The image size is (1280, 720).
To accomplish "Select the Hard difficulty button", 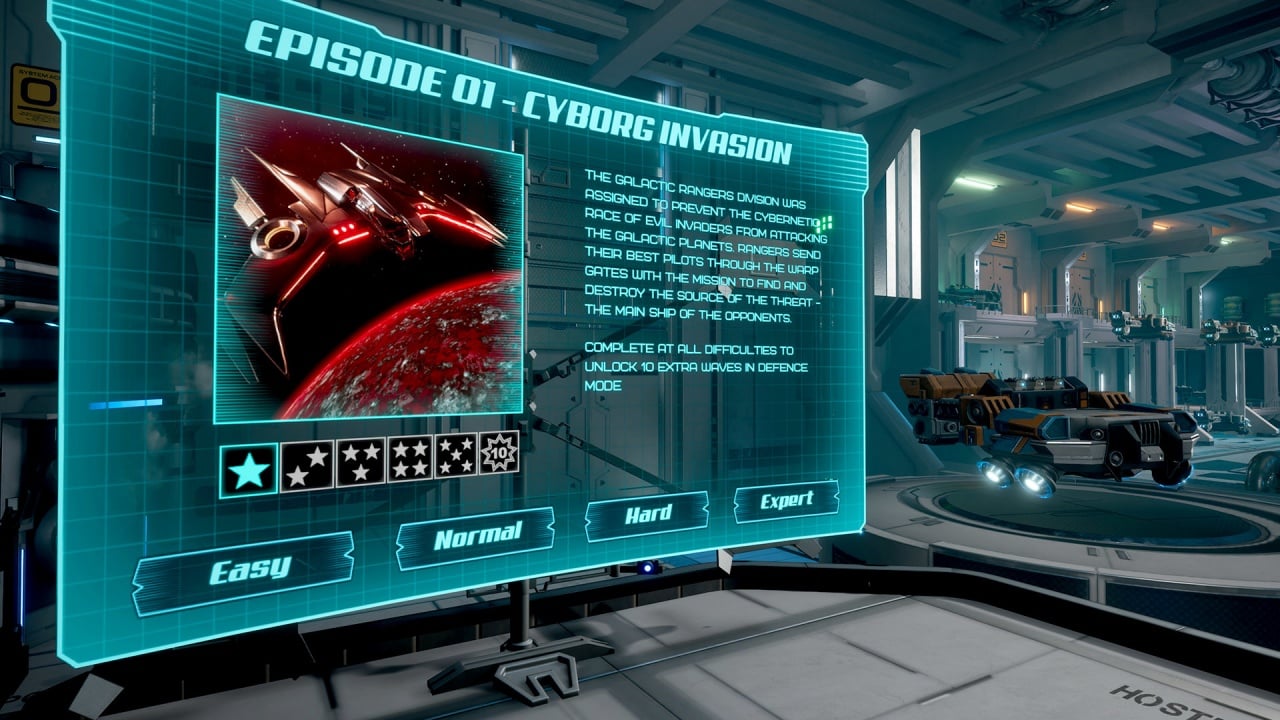I will [647, 516].
